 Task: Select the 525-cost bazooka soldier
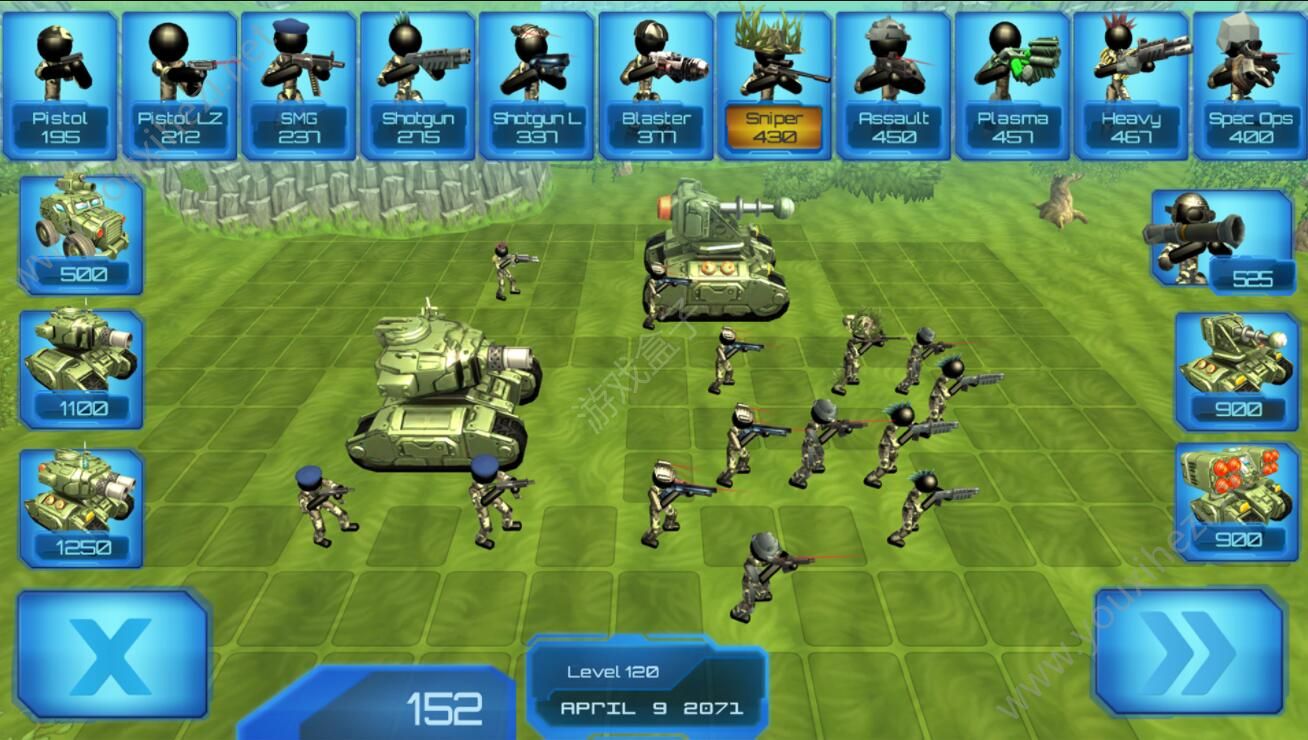pyautogui.click(x=1221, y=241)
